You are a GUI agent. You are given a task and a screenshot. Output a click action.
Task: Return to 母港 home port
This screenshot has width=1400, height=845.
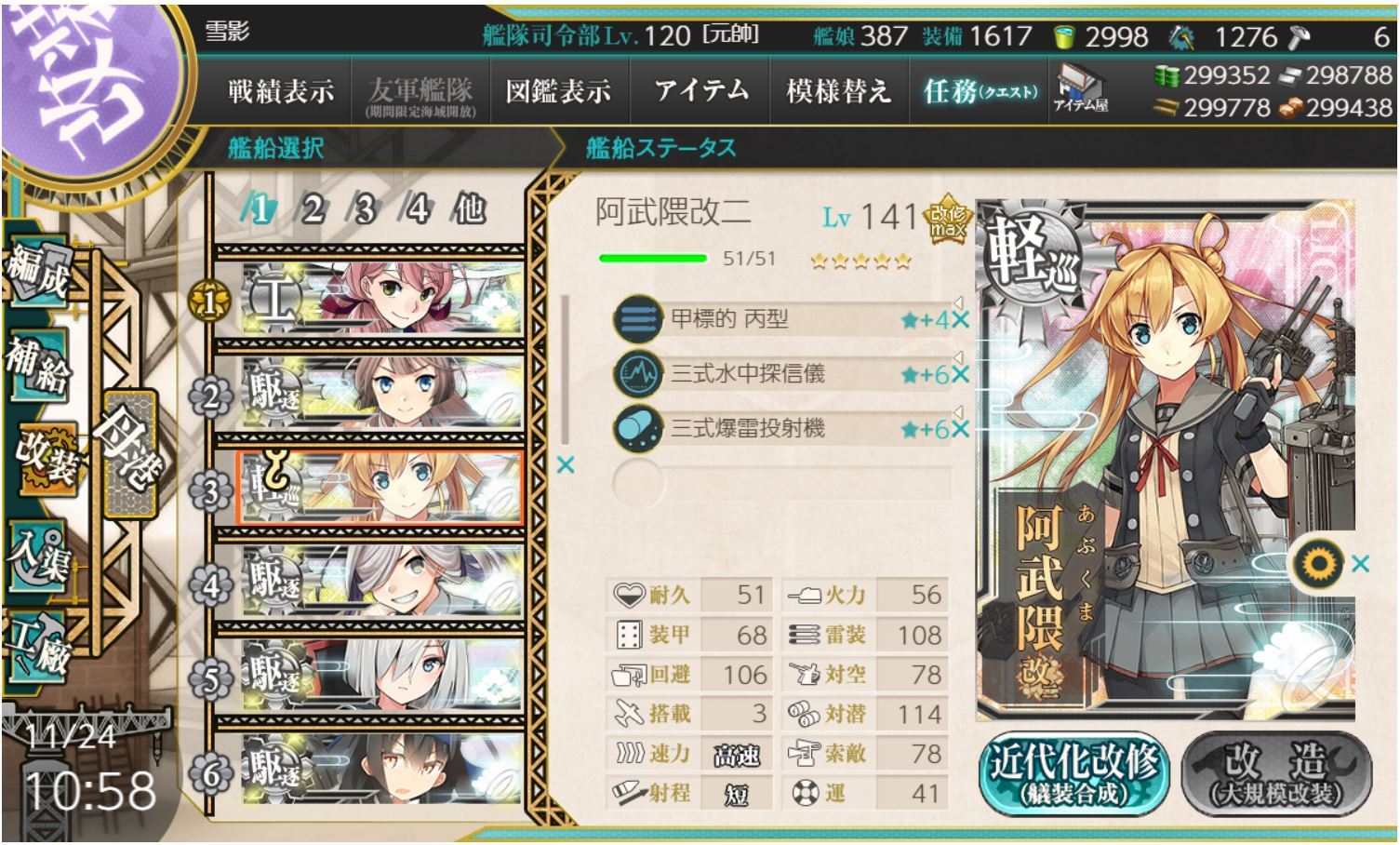[x=128, y=453]
